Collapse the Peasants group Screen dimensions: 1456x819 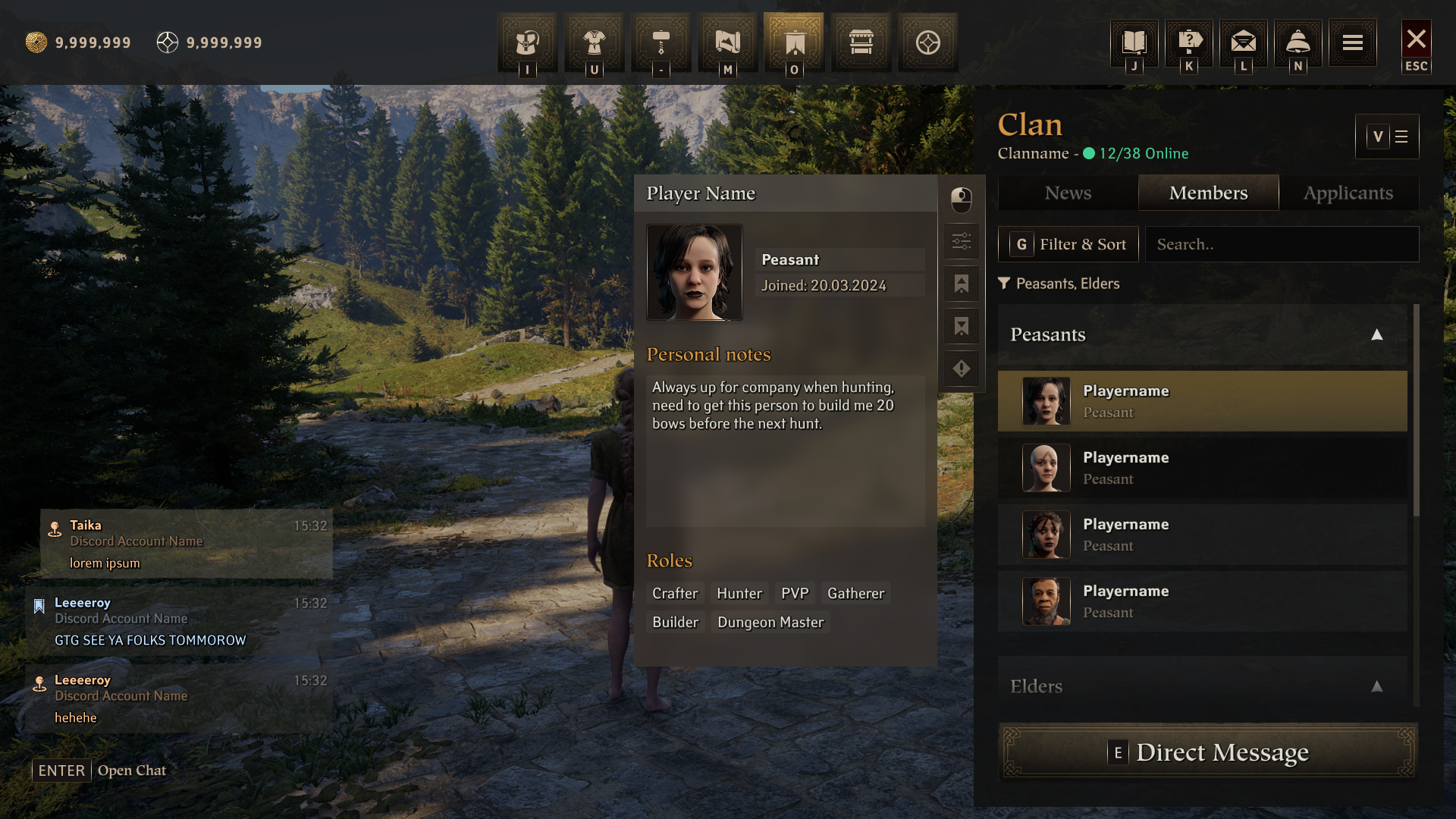(x=1376, y=334)
